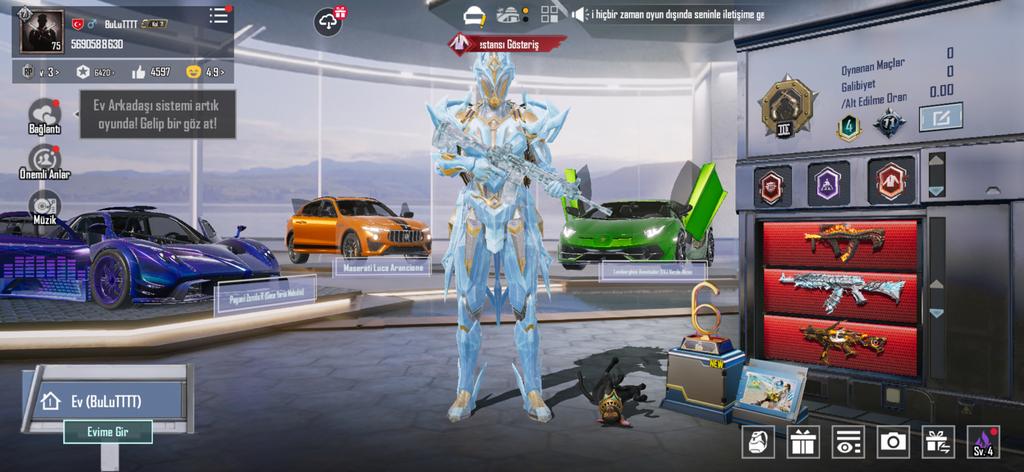
Task: Open the backpack inventory icon
Action: click(757, 442)
